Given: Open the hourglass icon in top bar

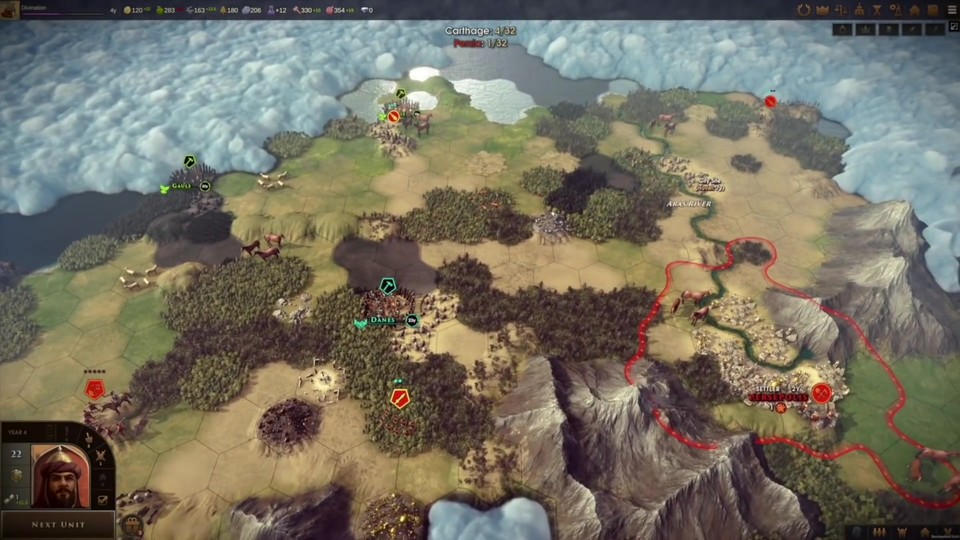Looking at the screenshot, I should point(877,10).
